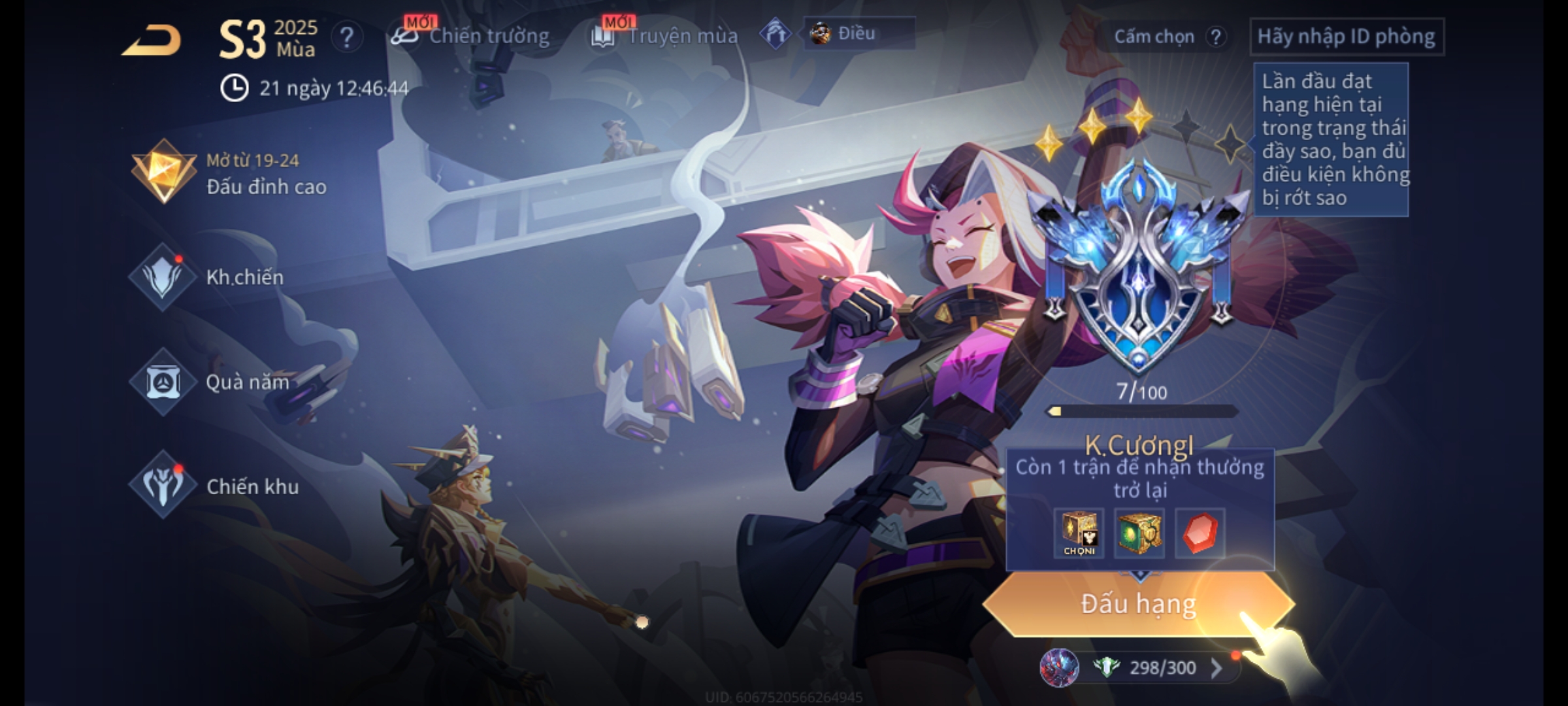Start ranked match with Đấu hạng
This screenshot has height=706, width=1568.
1138,604
